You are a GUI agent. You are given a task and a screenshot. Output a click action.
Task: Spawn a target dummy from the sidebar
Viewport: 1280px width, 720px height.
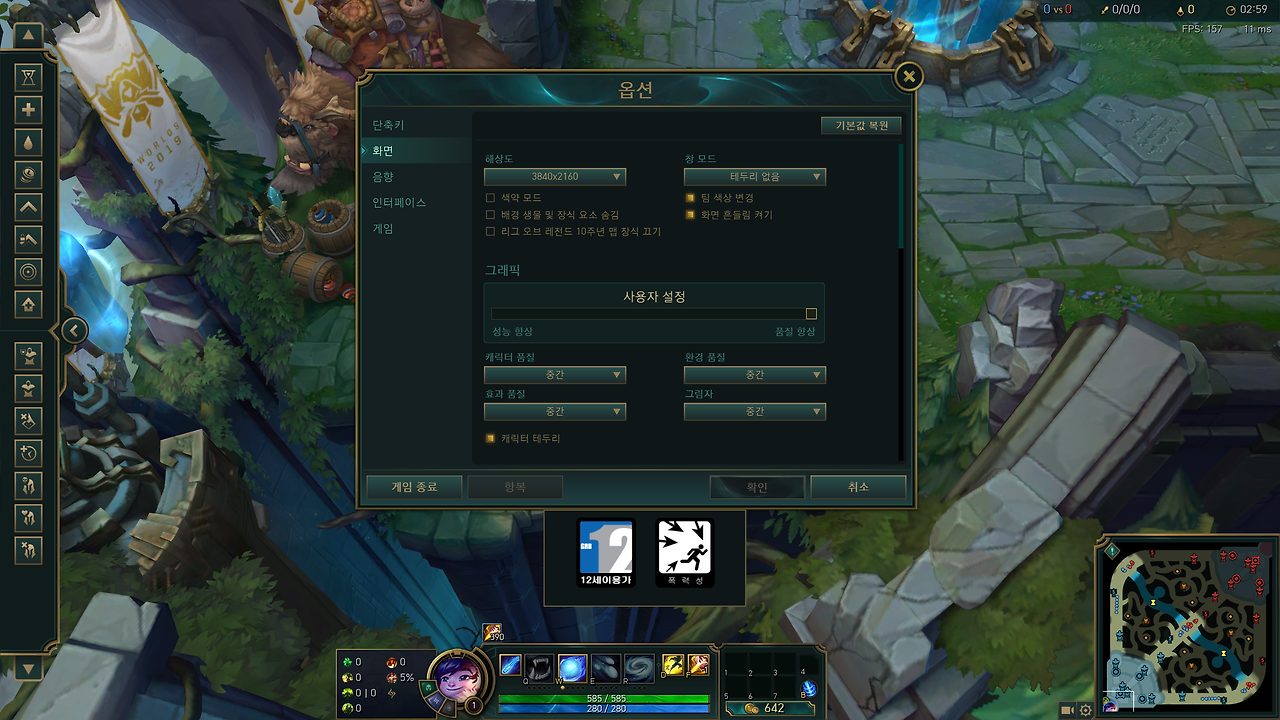28,357
